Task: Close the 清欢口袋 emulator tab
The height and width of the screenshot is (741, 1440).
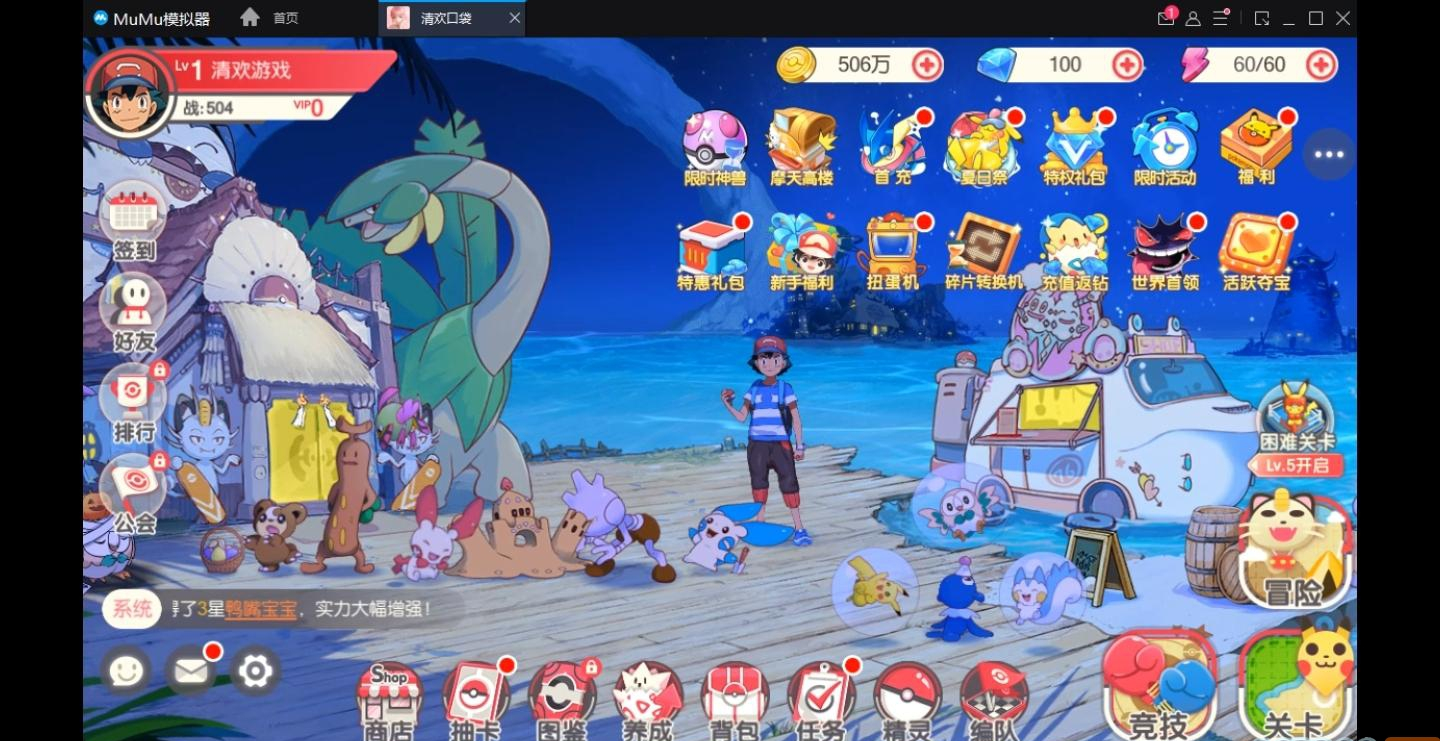Action: coord(514,18)
